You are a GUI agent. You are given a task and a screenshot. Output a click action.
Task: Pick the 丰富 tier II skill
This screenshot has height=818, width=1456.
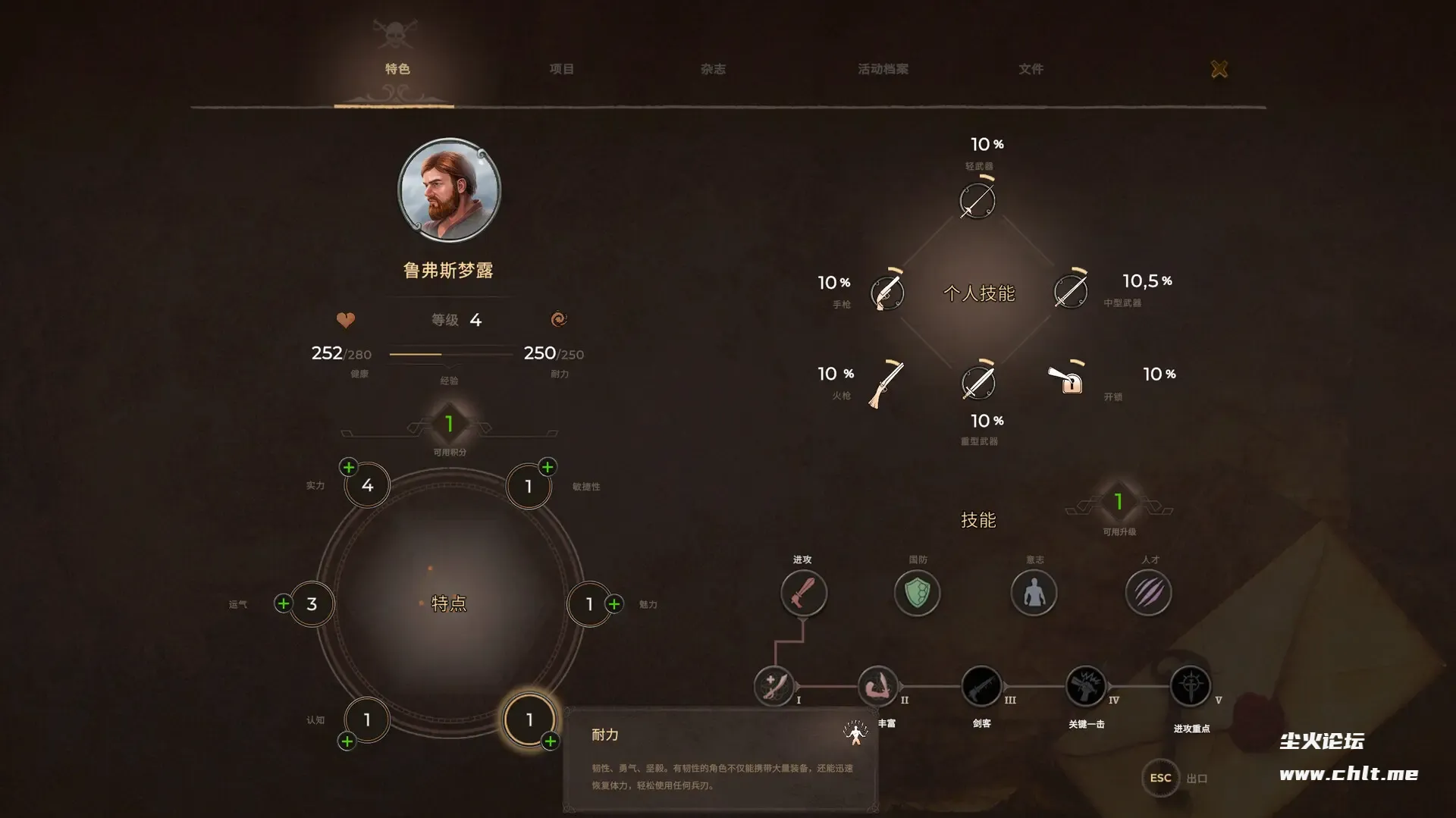click(877, 686)
